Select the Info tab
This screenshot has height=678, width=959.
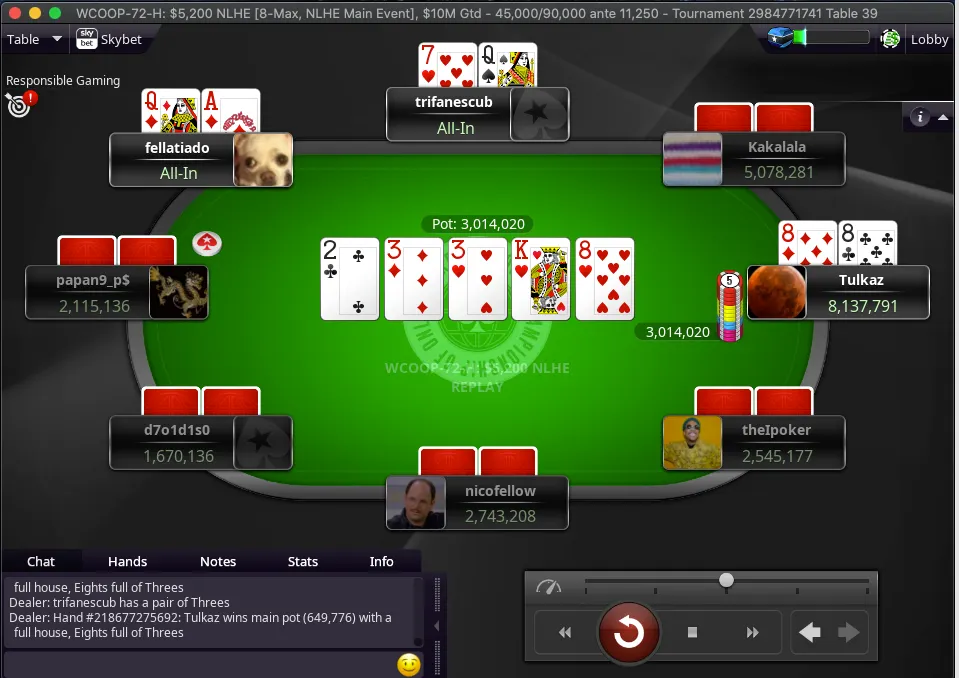point(381,562)
